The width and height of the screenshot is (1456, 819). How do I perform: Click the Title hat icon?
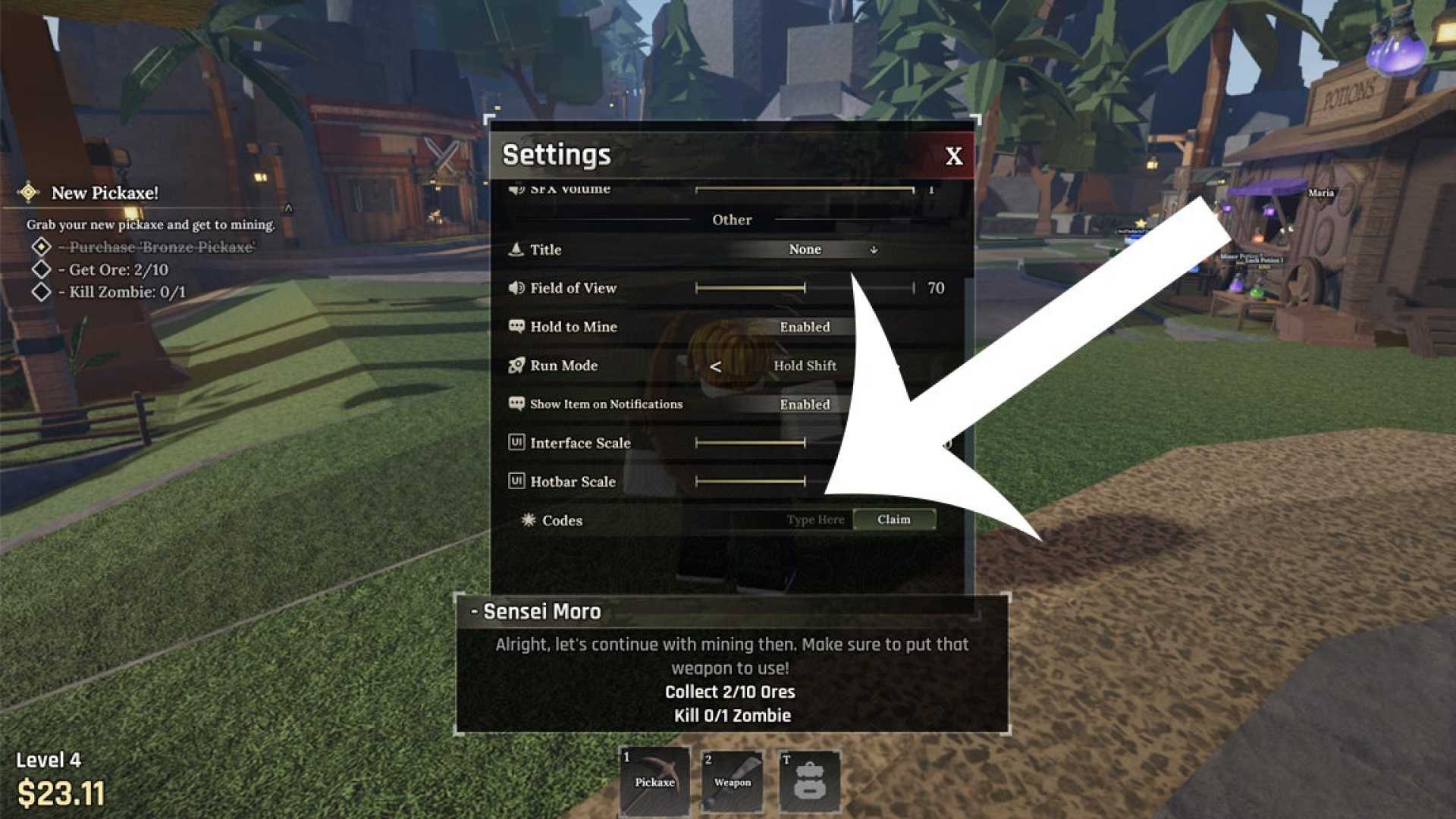point(518,249)
